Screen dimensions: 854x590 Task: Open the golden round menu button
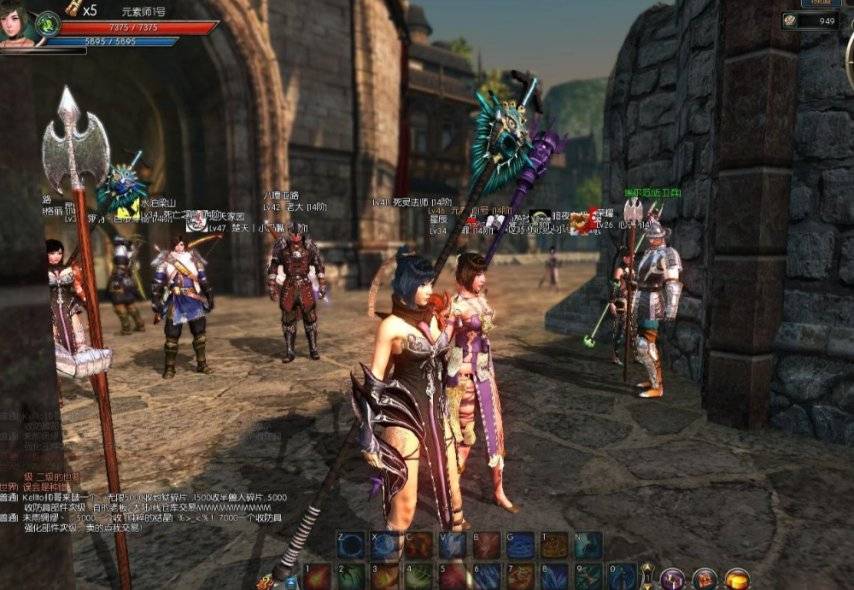(737, 578)
